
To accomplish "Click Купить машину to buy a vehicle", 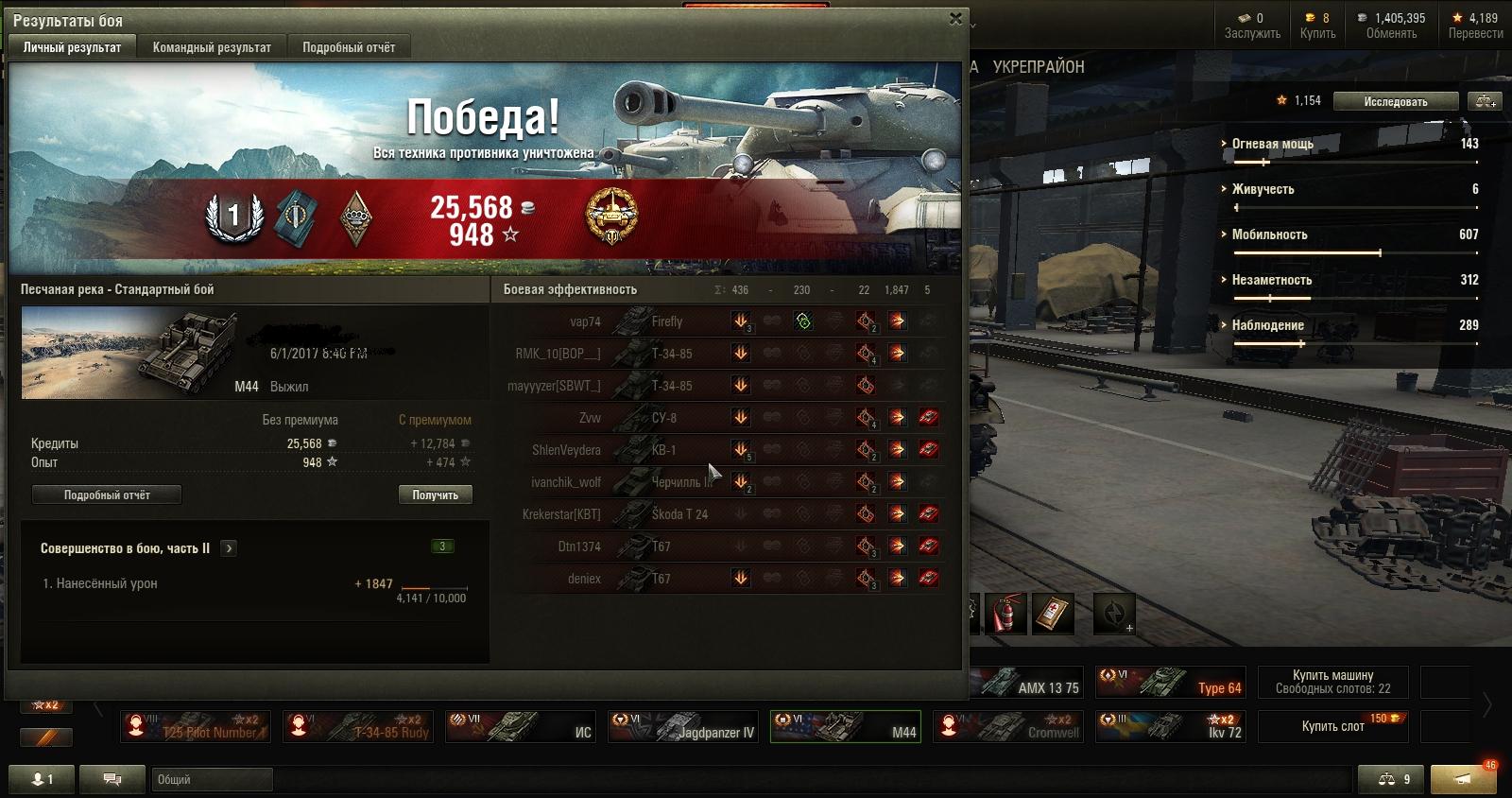I will tap(1332, 682).
